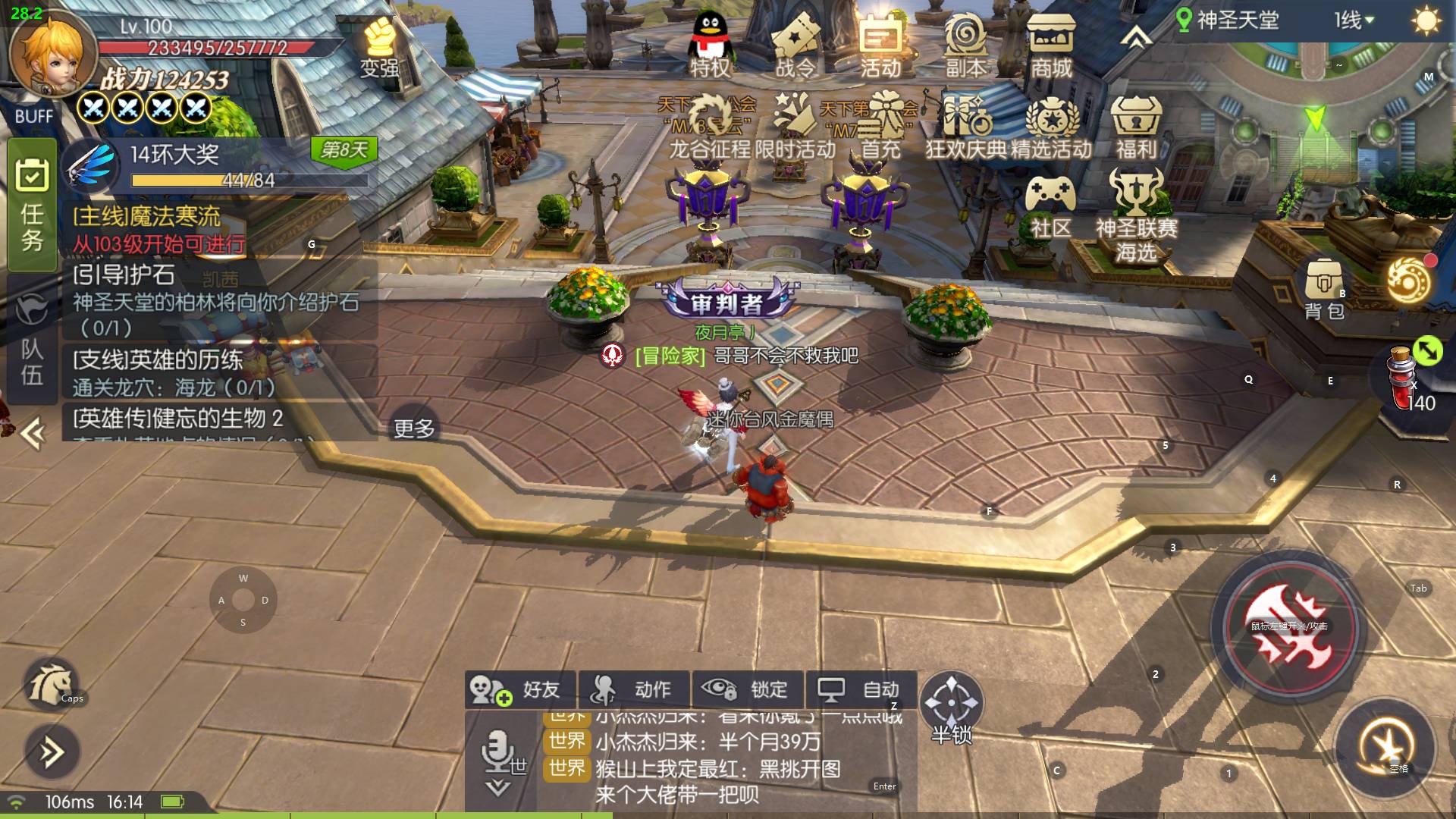Open the 好友 friends list
Viewport: 1456px width, 819px height.
[x=520, y=689]
